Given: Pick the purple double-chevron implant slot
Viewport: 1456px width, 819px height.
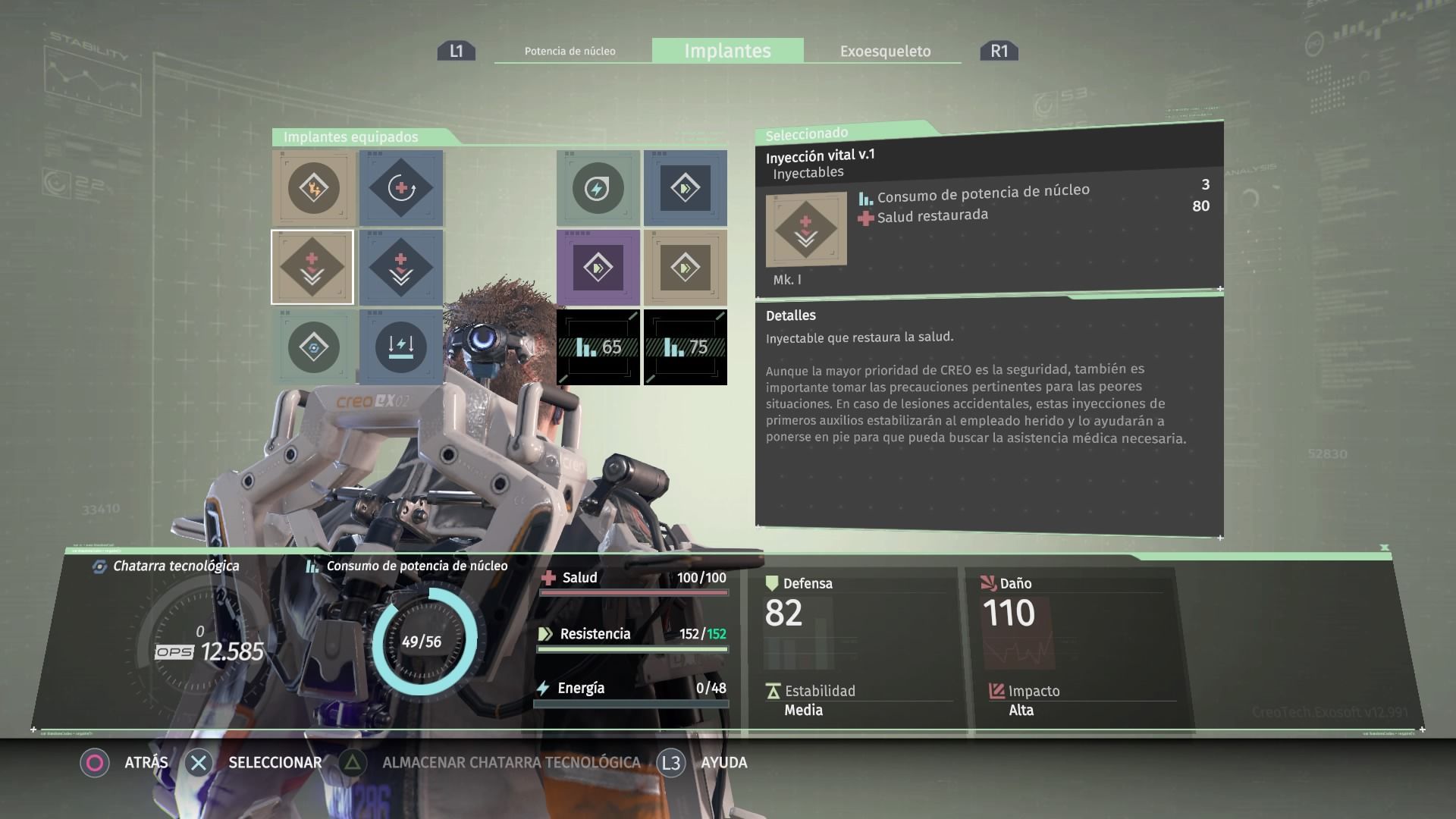Looking at the screenshot, I should click(598, 268).
